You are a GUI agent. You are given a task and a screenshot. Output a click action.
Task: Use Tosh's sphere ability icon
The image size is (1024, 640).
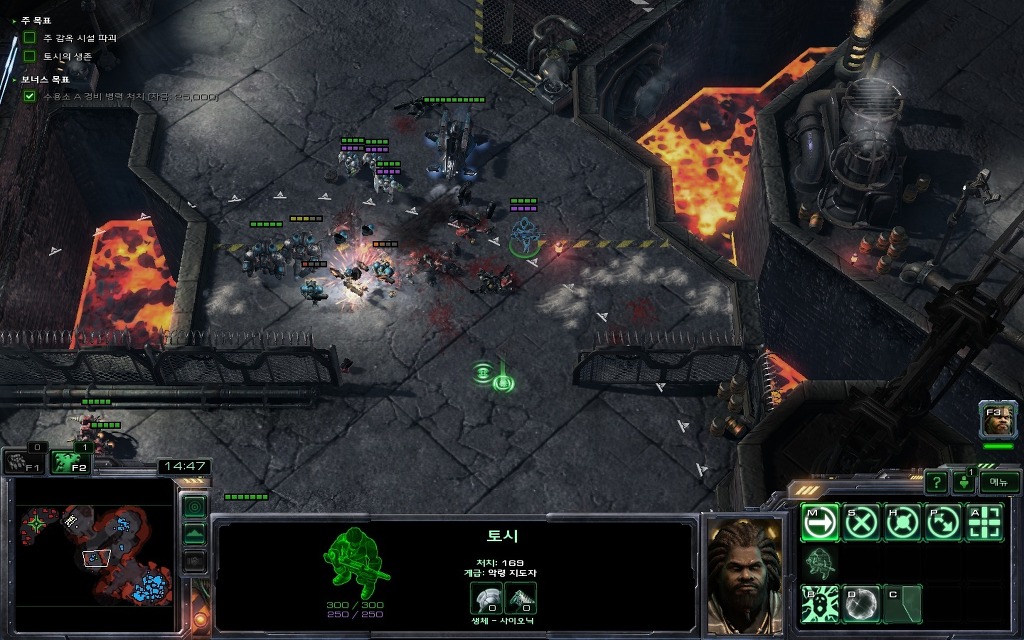tap(861, 604)
